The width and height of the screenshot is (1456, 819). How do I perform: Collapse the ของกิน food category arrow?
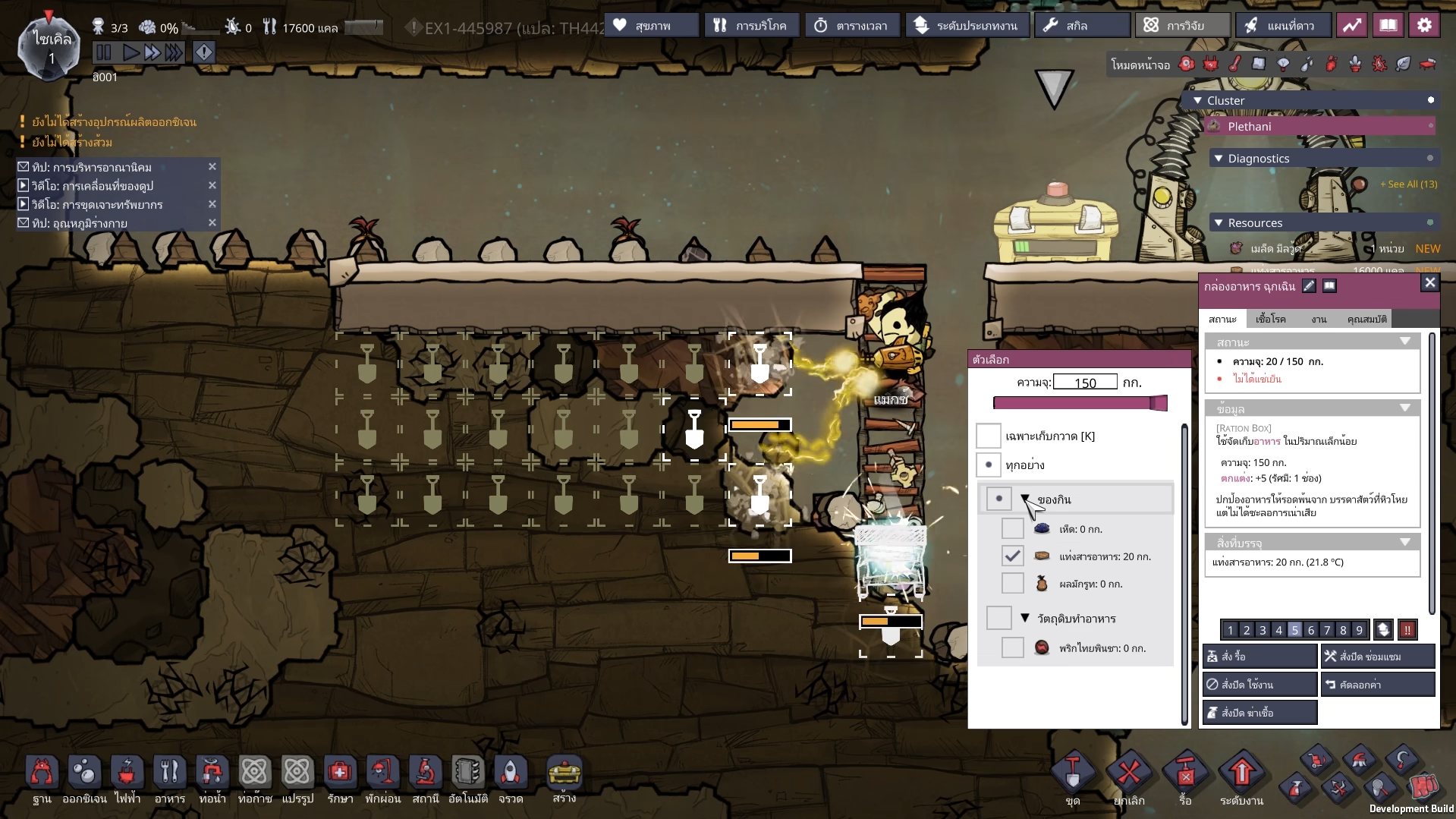(1025, 499)
